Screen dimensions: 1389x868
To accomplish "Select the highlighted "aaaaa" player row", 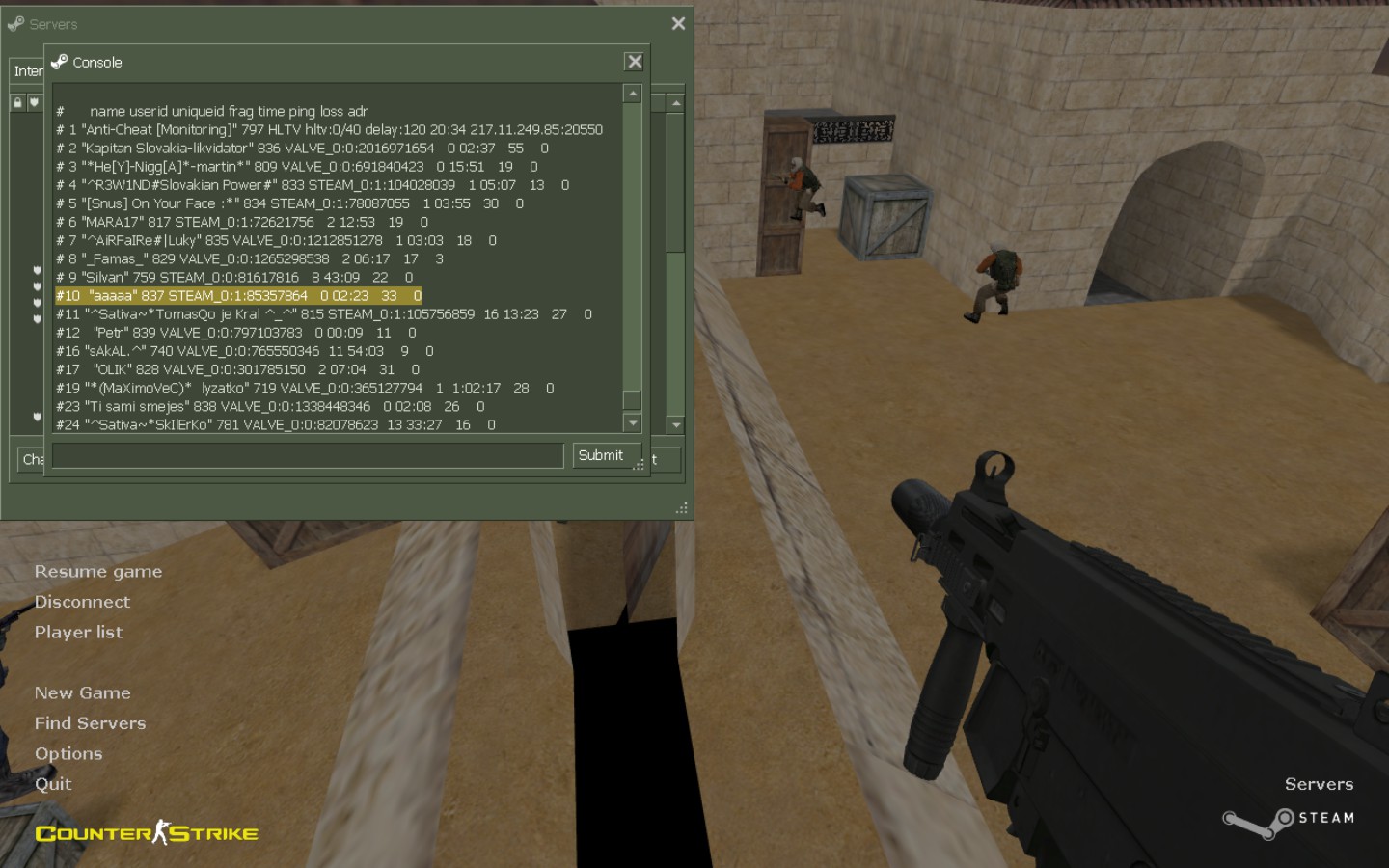I will tap(238, 296).
